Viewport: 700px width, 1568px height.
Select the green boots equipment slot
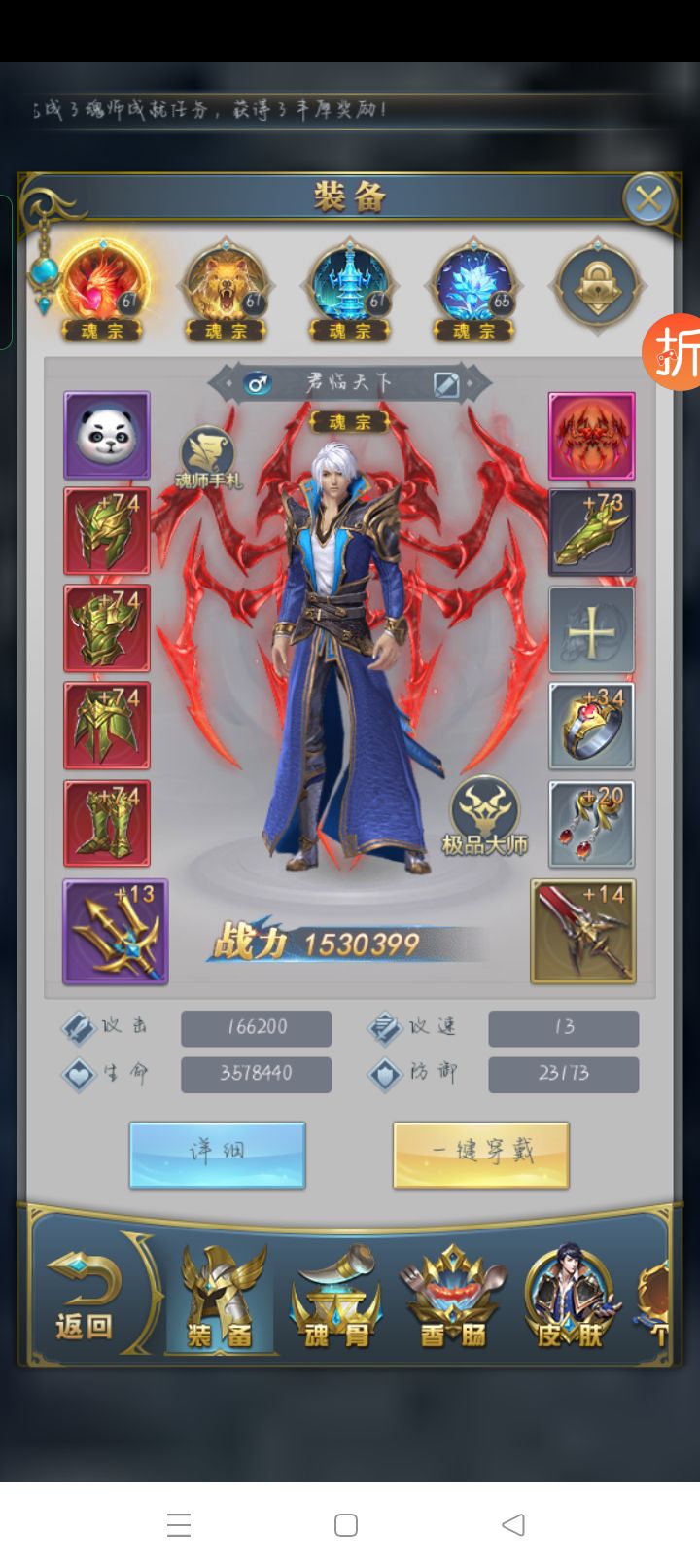[x=107, y=823]
